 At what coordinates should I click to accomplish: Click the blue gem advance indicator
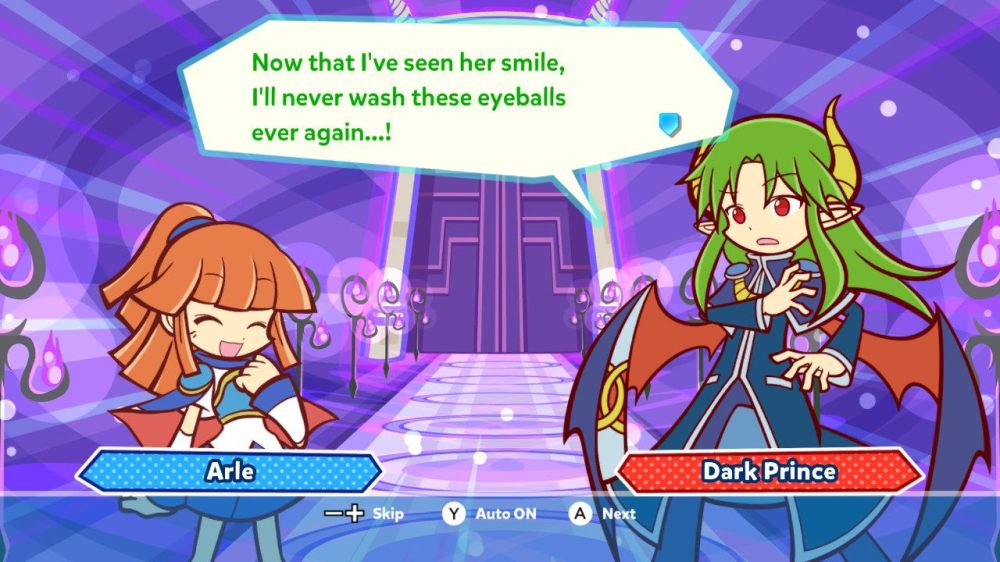(x=669, y=124)
